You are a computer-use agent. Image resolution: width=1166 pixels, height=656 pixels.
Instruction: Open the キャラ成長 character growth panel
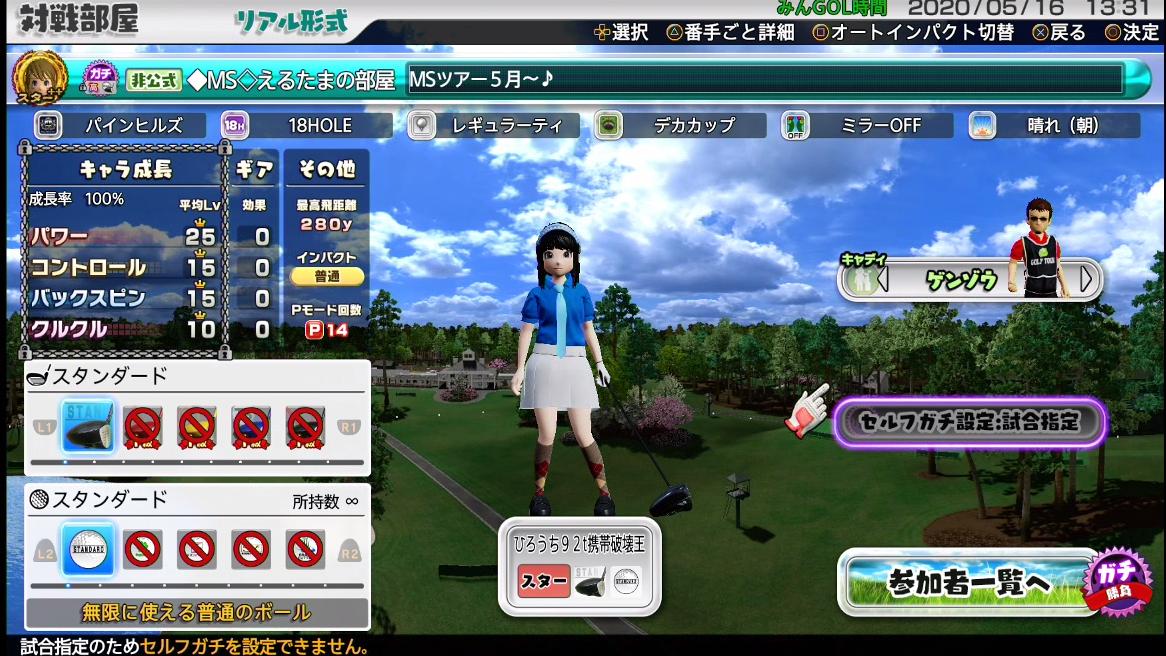(125, 170)
